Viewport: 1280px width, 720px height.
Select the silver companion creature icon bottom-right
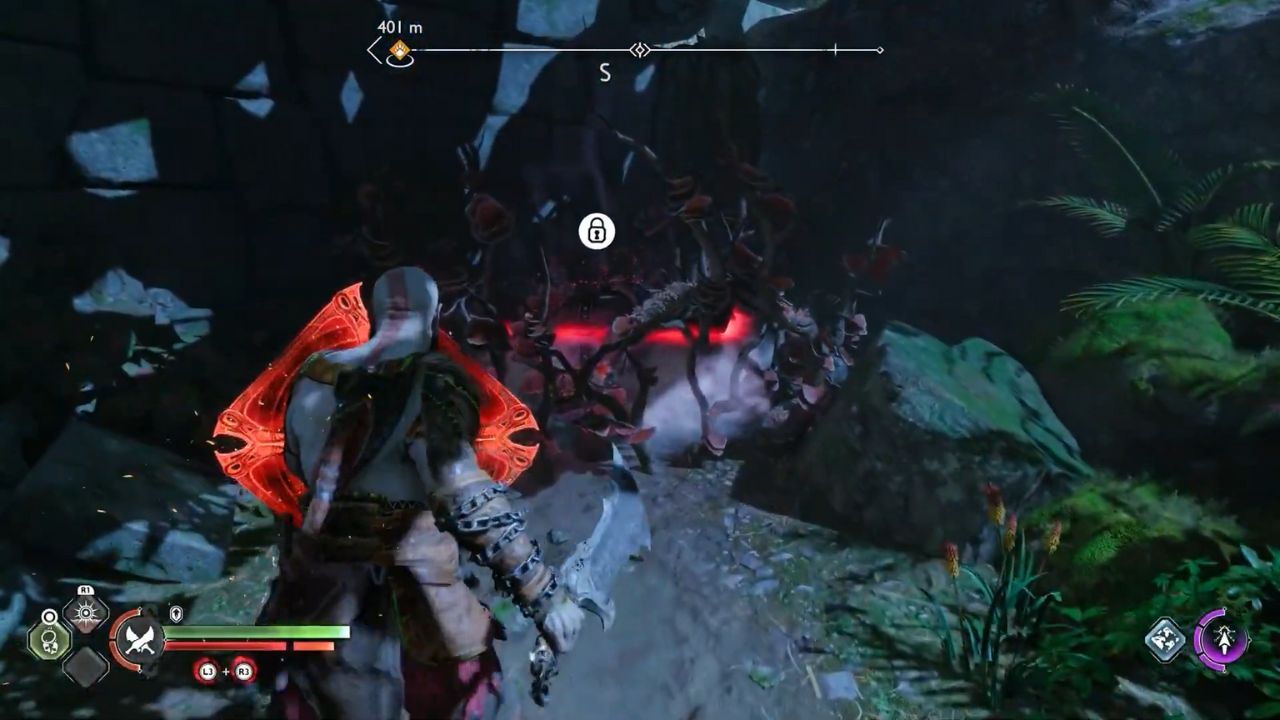click(x=1165, y=640)
